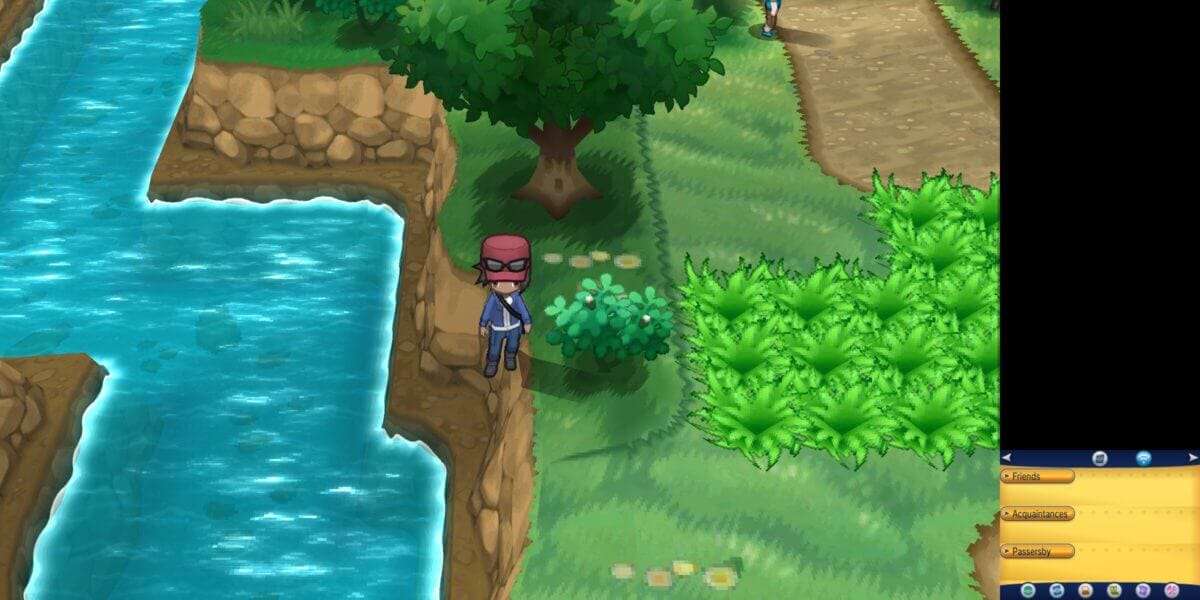Click the right arrow on the top bar

click(1192, 458)
